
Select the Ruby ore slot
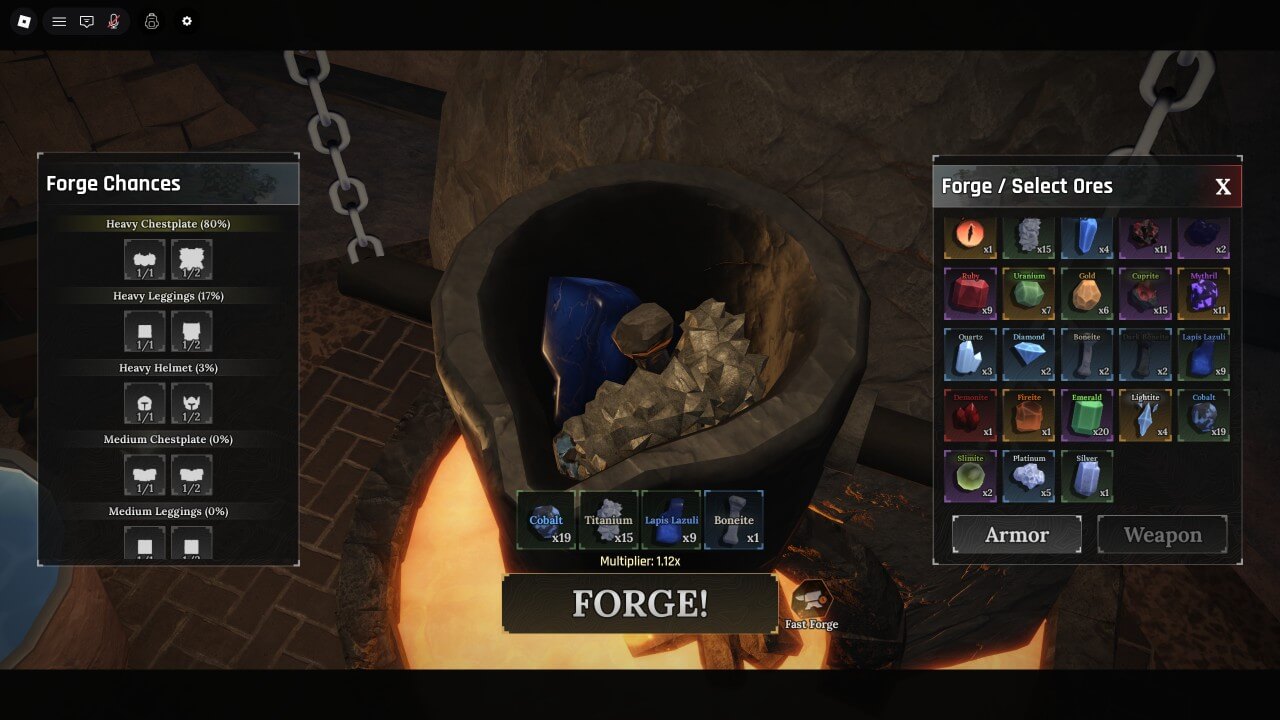[970, 294]
